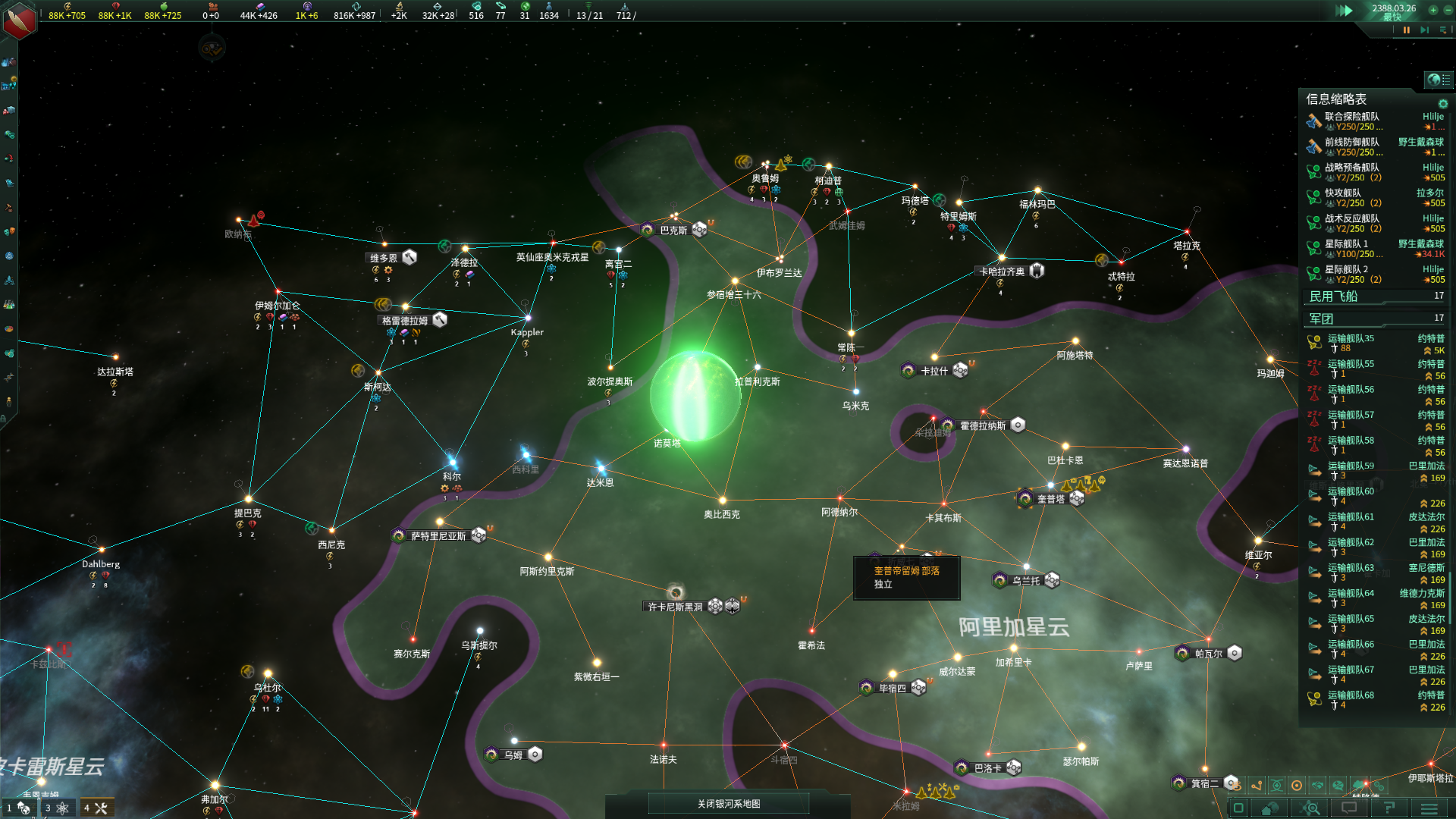The width and height of the screenshot is (1456, 819).
Task: Open the empire flag government menu
Action: [x=20, y=20]
